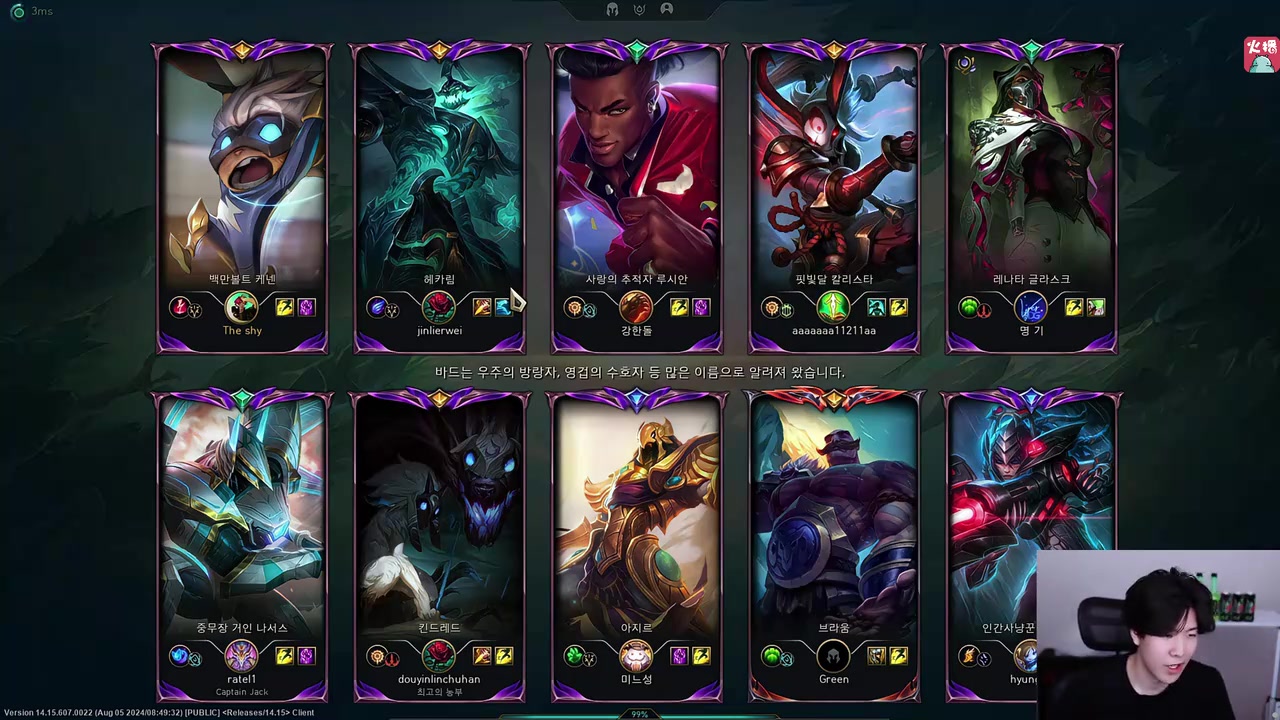Show the player profile silhouette view icon
Screen dimensions: 1280x720
click(667, 9)
